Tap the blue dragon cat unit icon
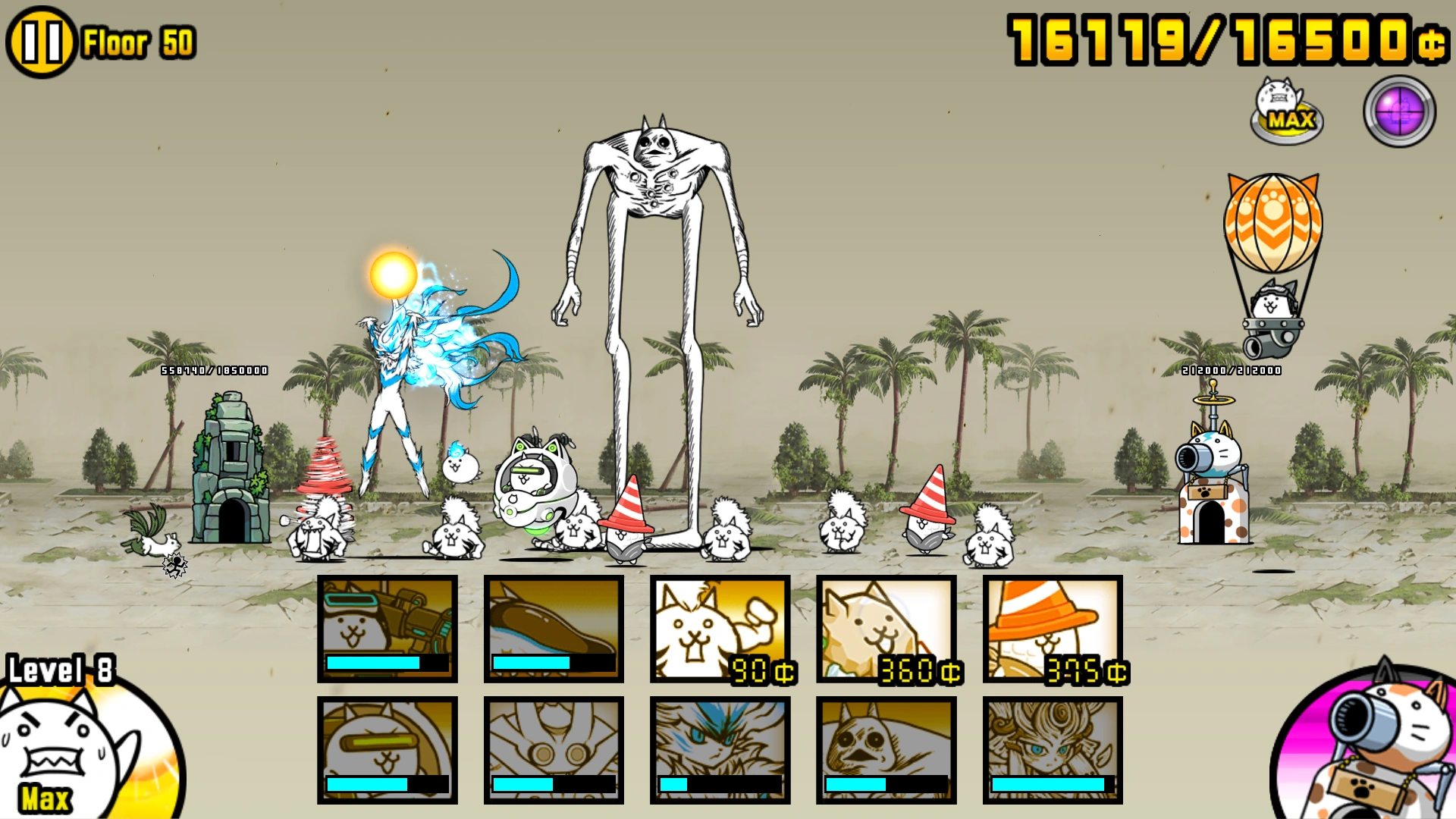 [x=719, y=747]
